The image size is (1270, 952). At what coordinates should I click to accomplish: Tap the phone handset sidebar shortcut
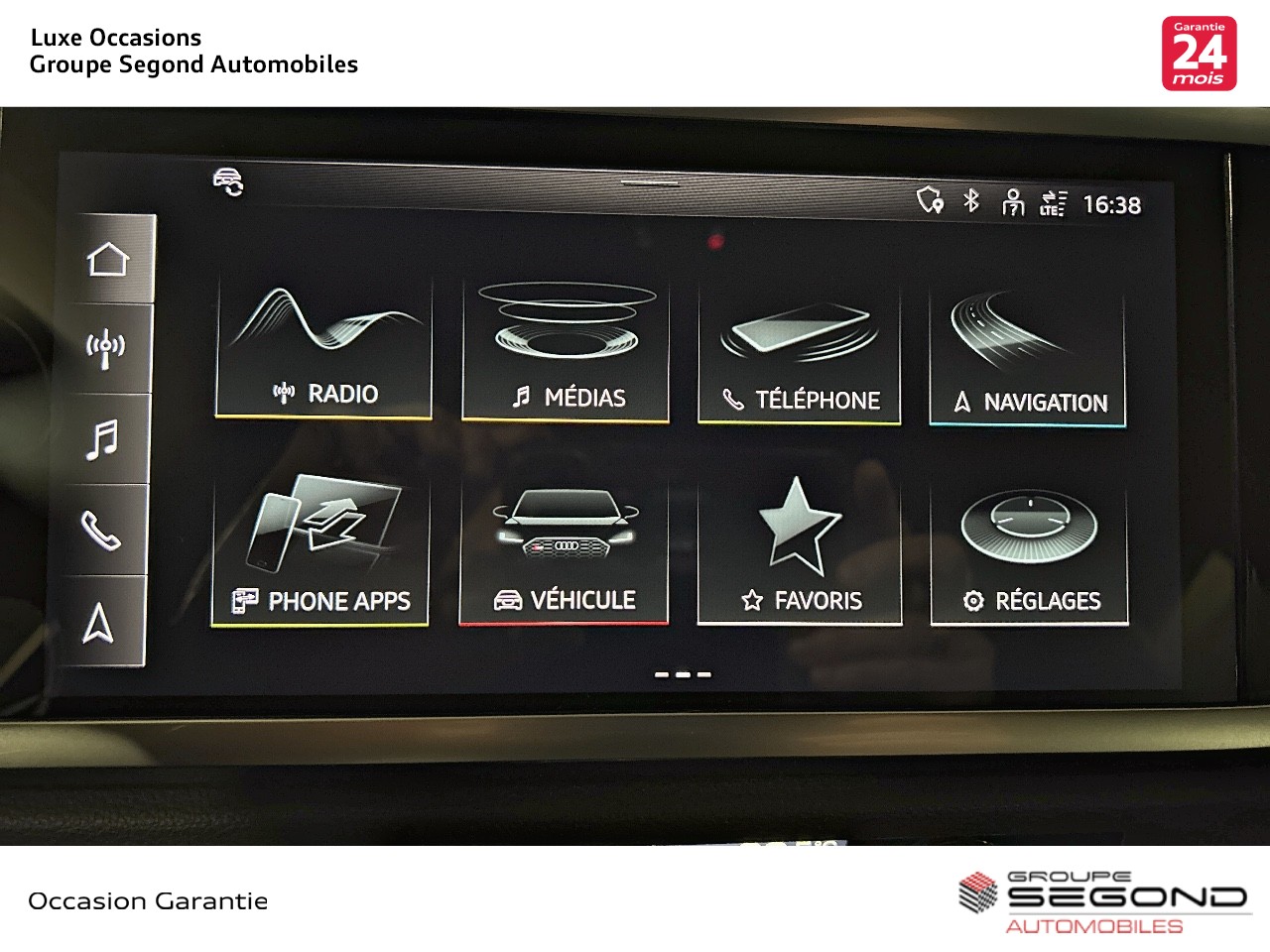pos(100,531)
